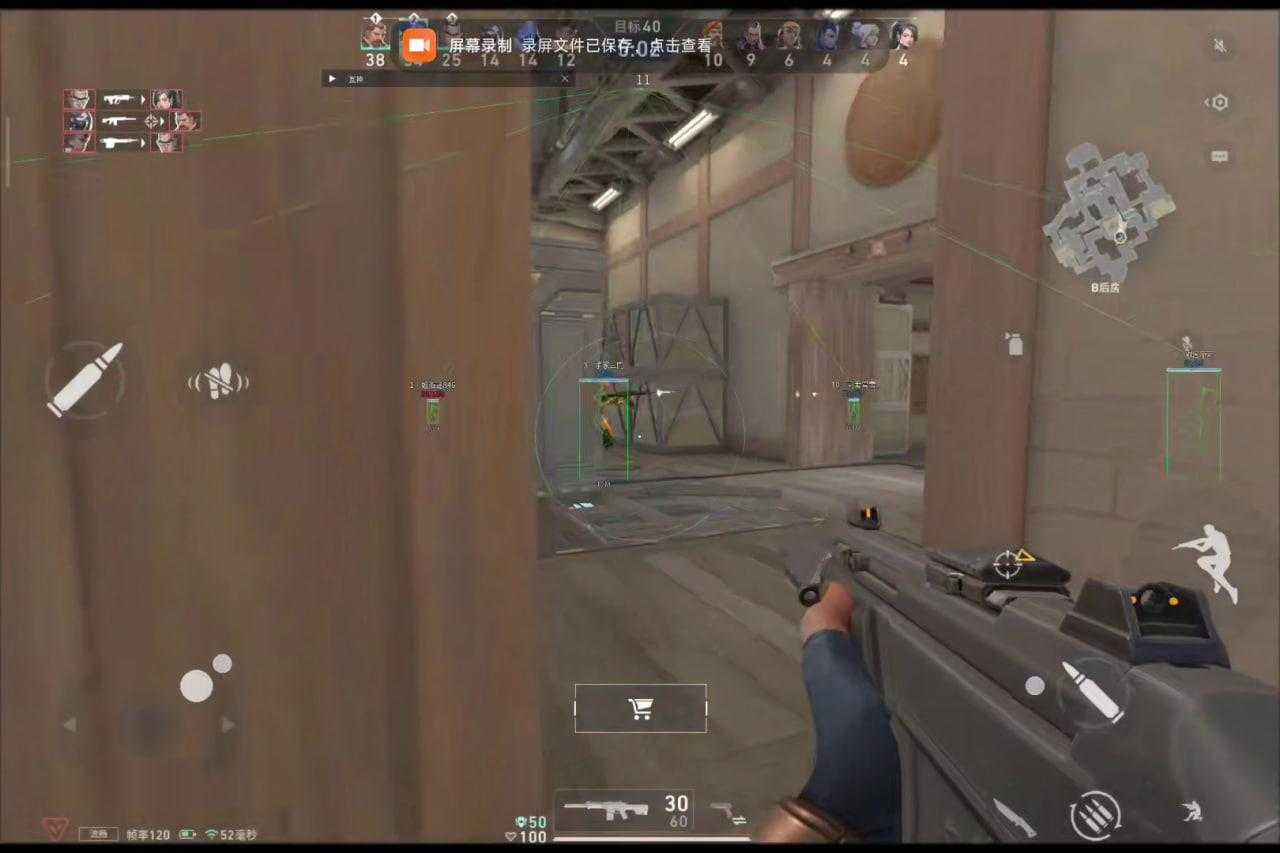
Task: Tap the right-side bullet fire button
Action: click(1094, 691)
